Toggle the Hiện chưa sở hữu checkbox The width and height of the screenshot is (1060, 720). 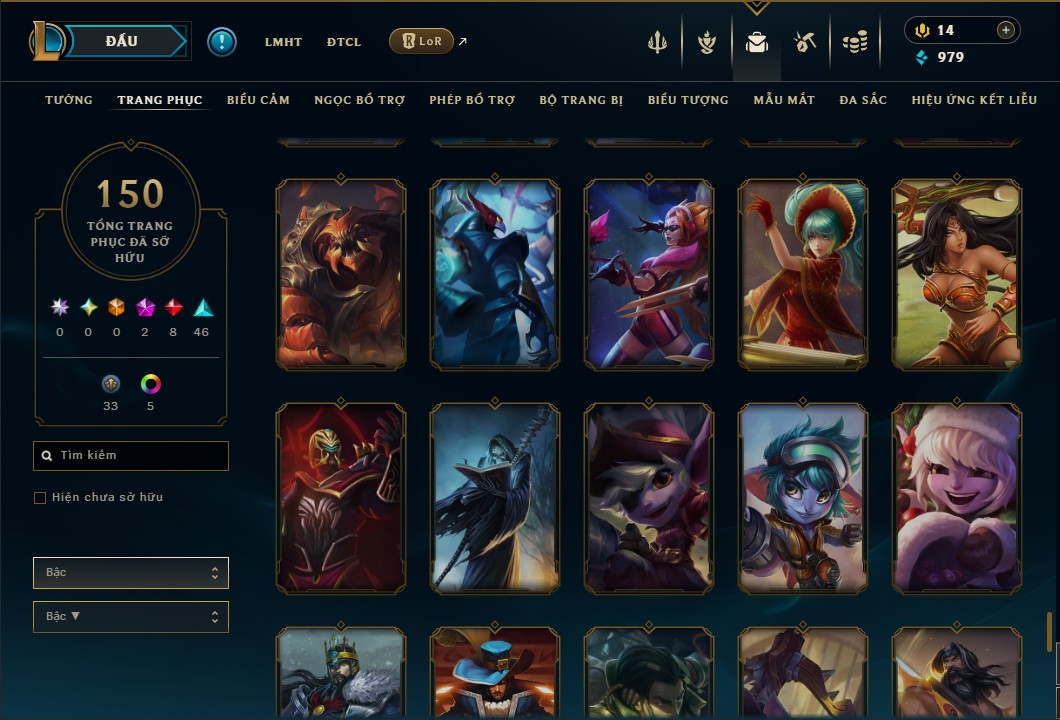[x=40, y=498]
